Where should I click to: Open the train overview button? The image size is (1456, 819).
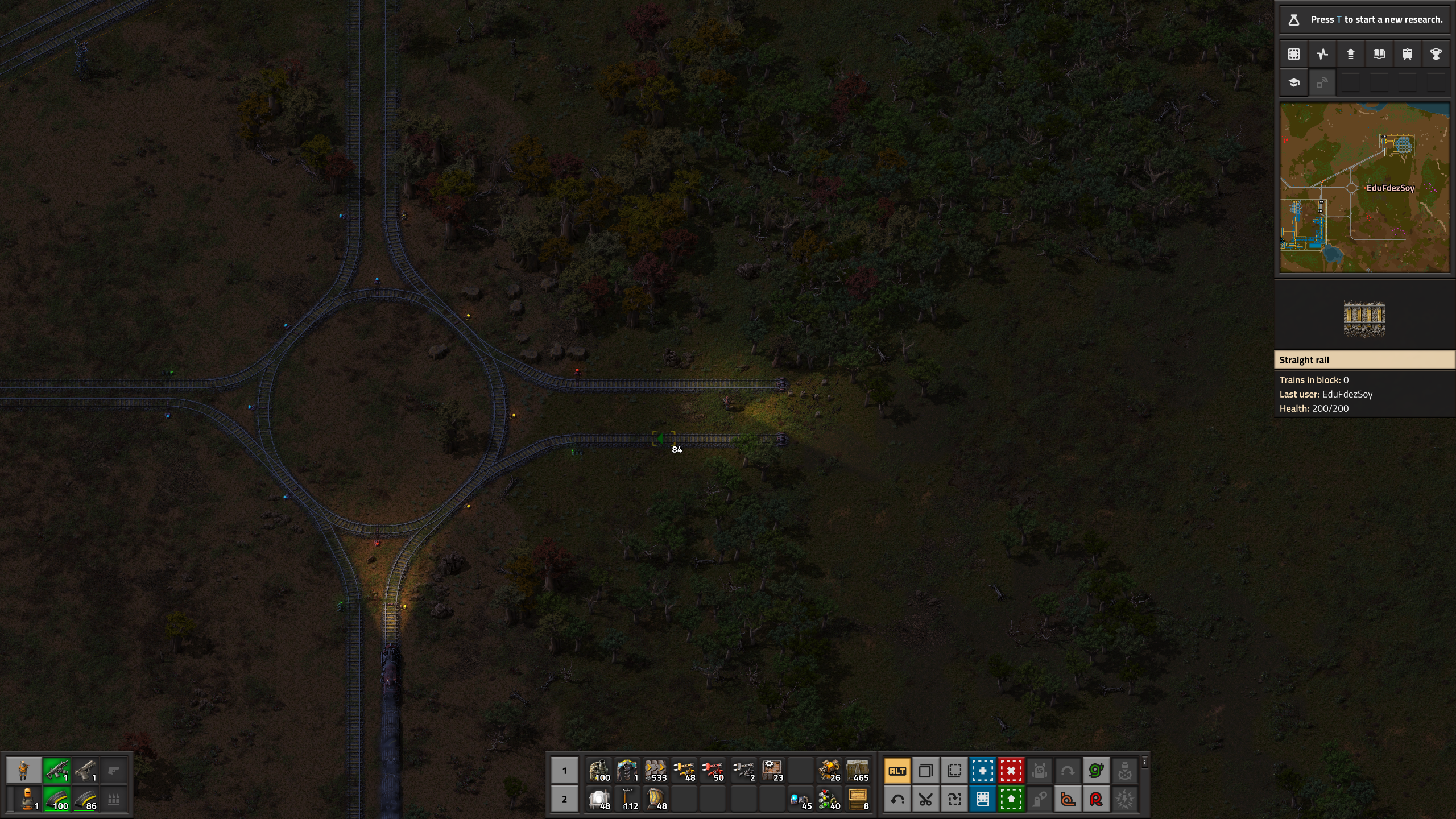(1408, 54)
